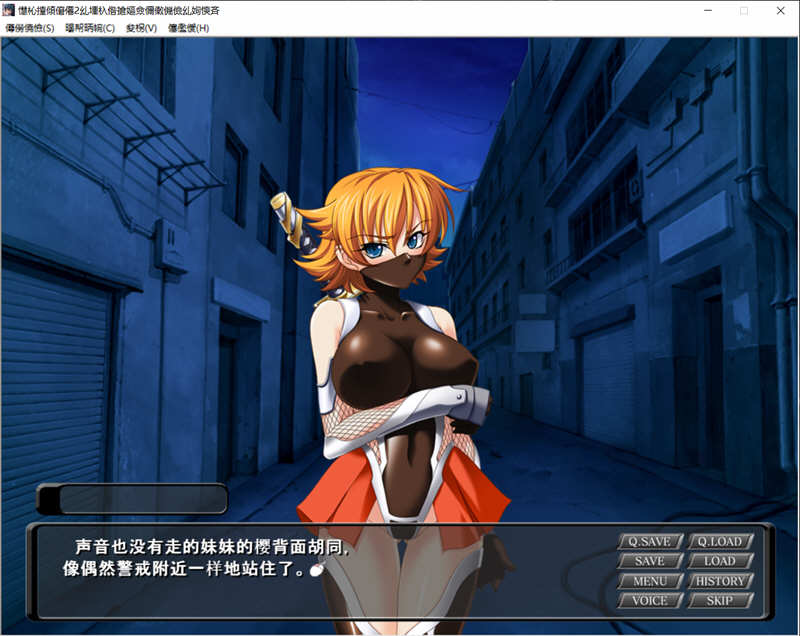Close the game window
The width and height of the screenshot is (800, 636).
[x=780, y=10]
